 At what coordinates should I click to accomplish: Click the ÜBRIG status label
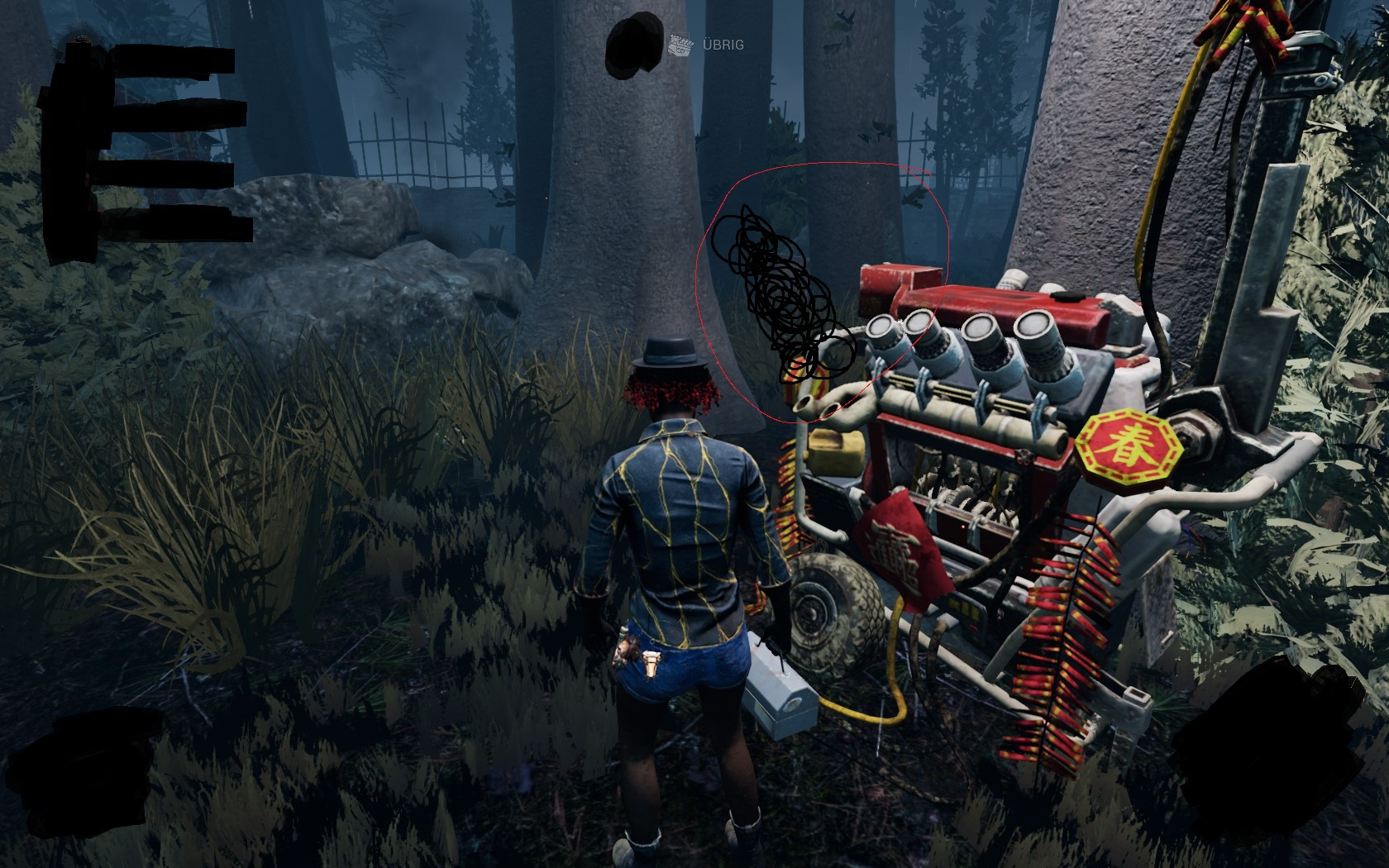(x=722, y=45)
